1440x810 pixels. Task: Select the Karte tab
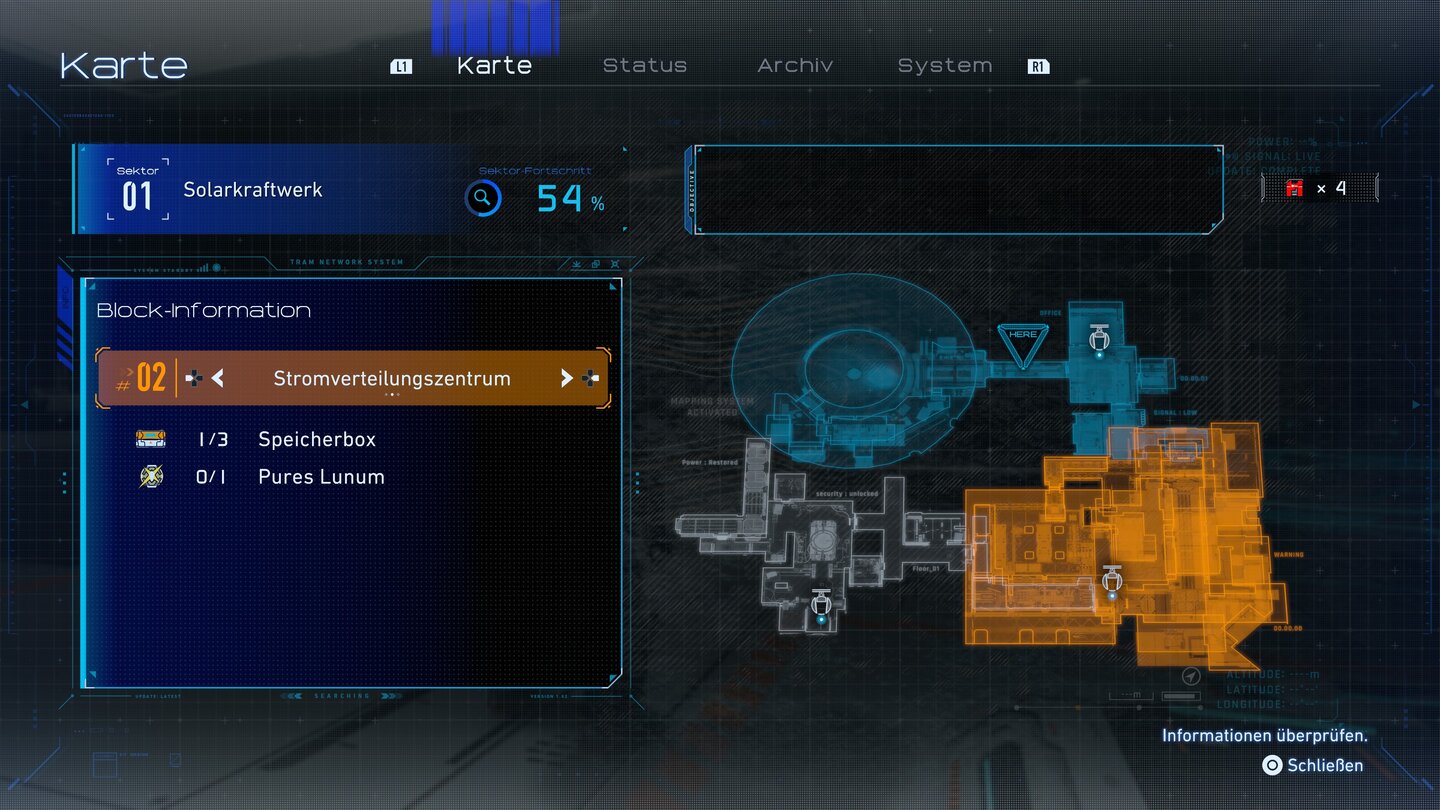pos(494,66)
